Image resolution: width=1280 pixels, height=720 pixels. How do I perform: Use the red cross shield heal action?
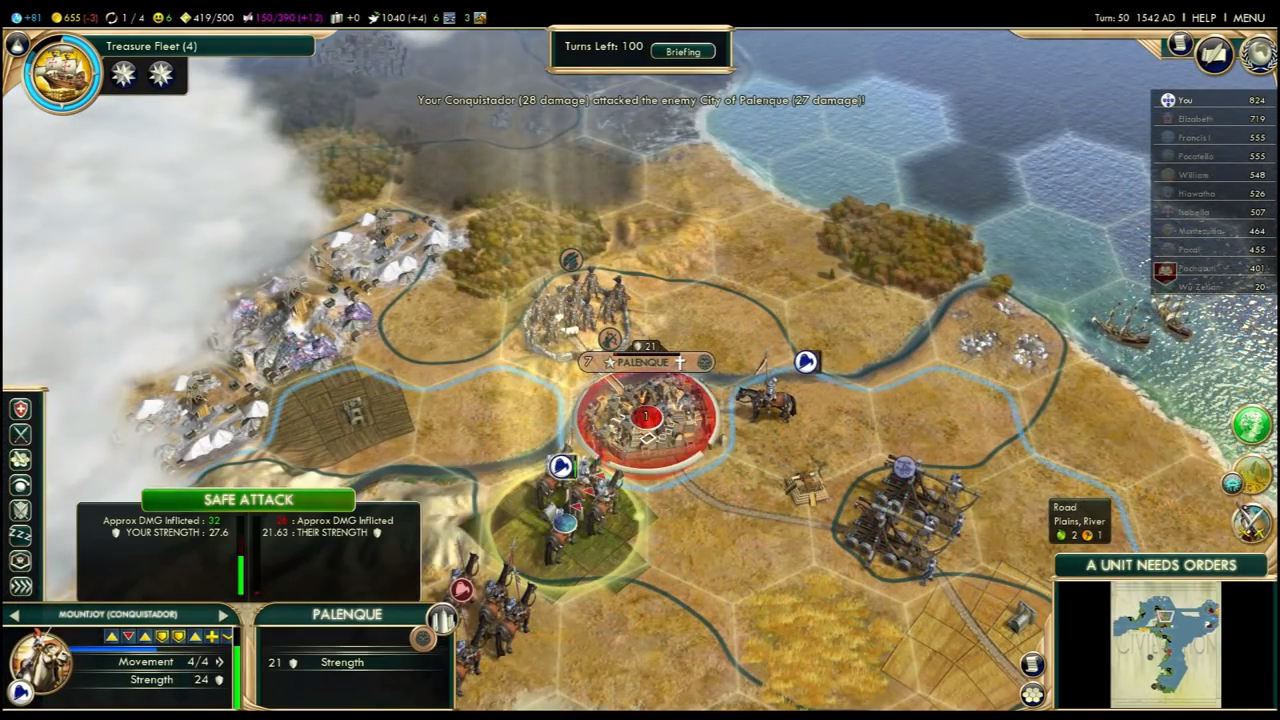click(x=20, y=409)
